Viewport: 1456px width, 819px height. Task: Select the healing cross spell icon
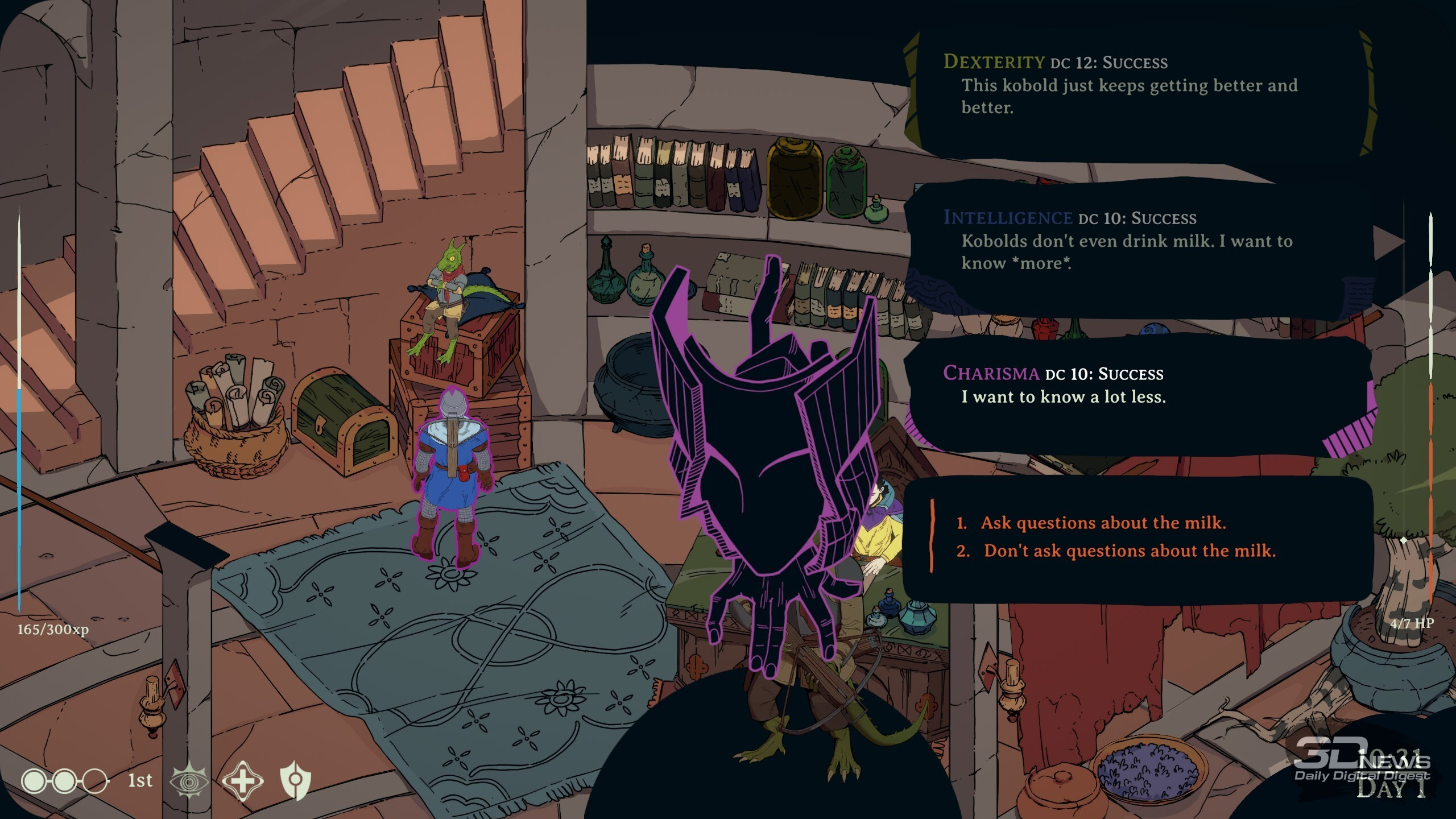(x=242, y=780)
